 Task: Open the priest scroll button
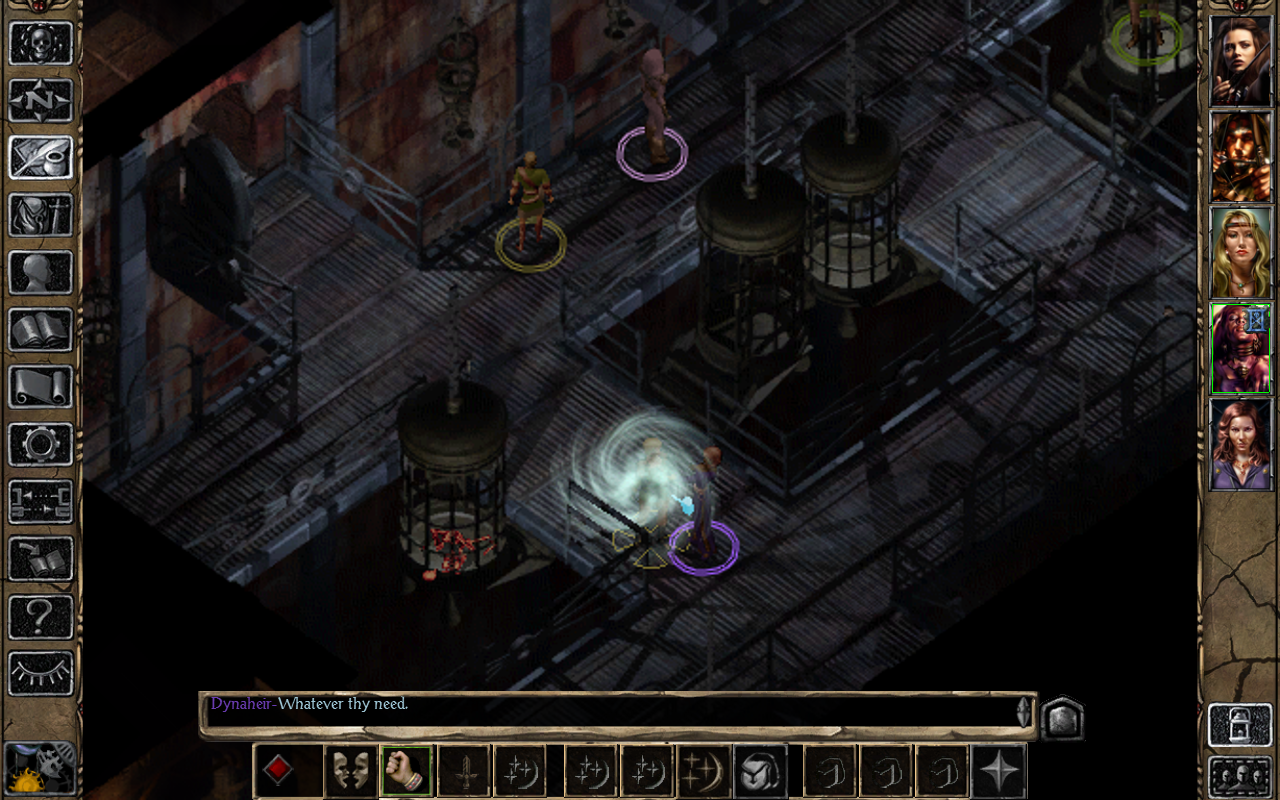41,386
